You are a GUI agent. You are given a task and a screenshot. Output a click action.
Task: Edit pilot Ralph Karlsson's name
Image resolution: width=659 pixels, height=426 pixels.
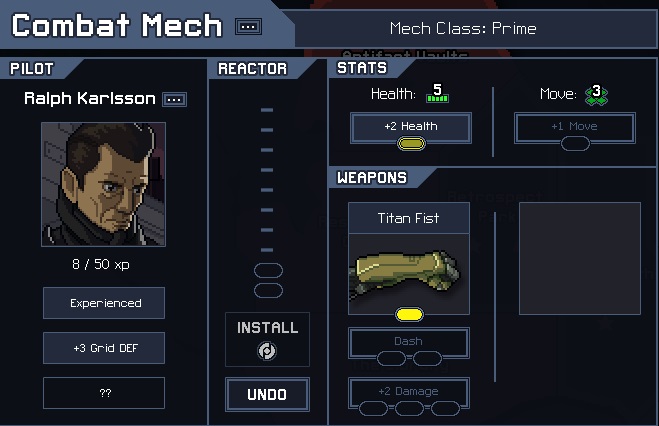click(x=175, y=99)
